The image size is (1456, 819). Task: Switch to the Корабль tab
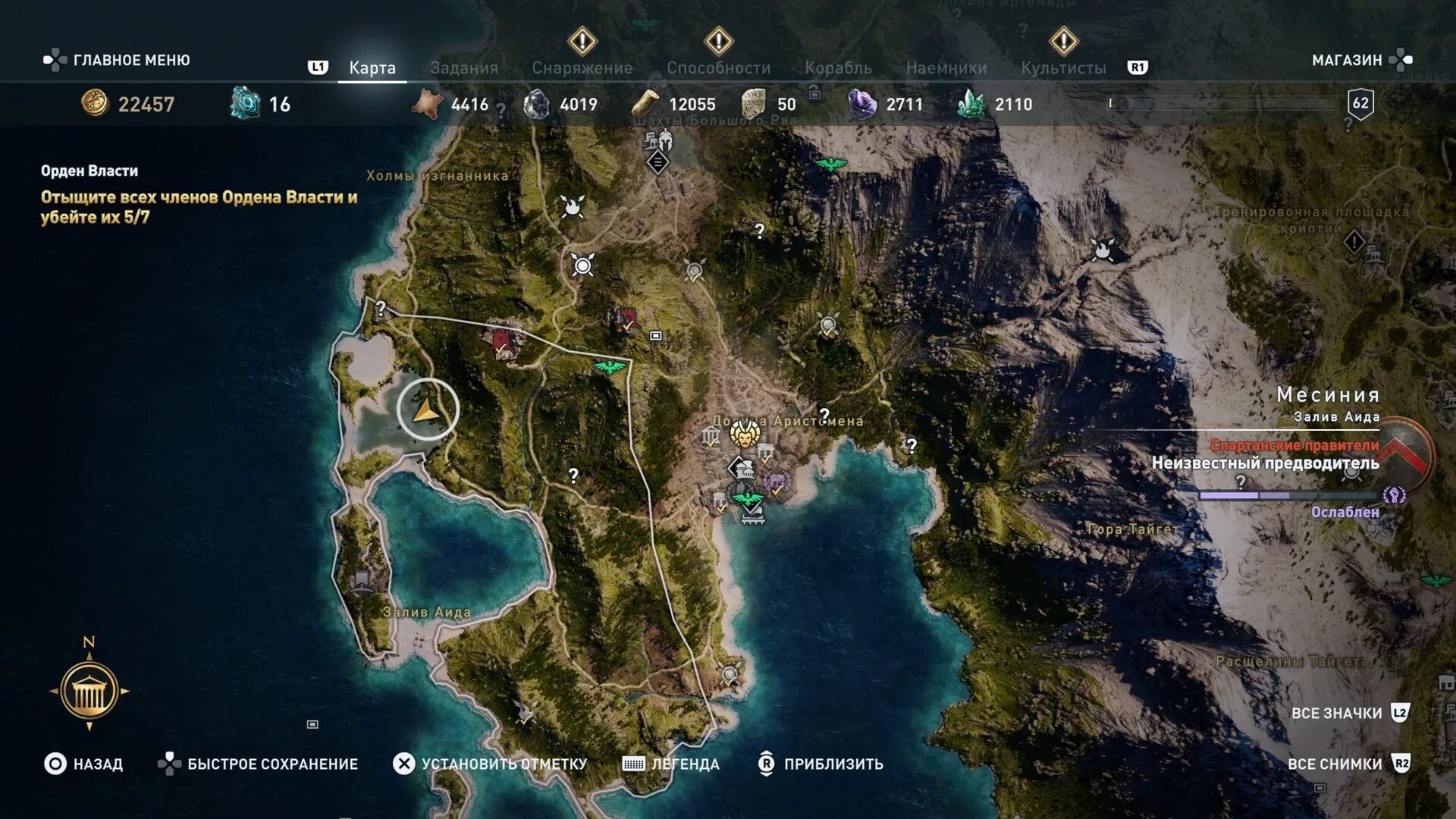coord(838,67)
